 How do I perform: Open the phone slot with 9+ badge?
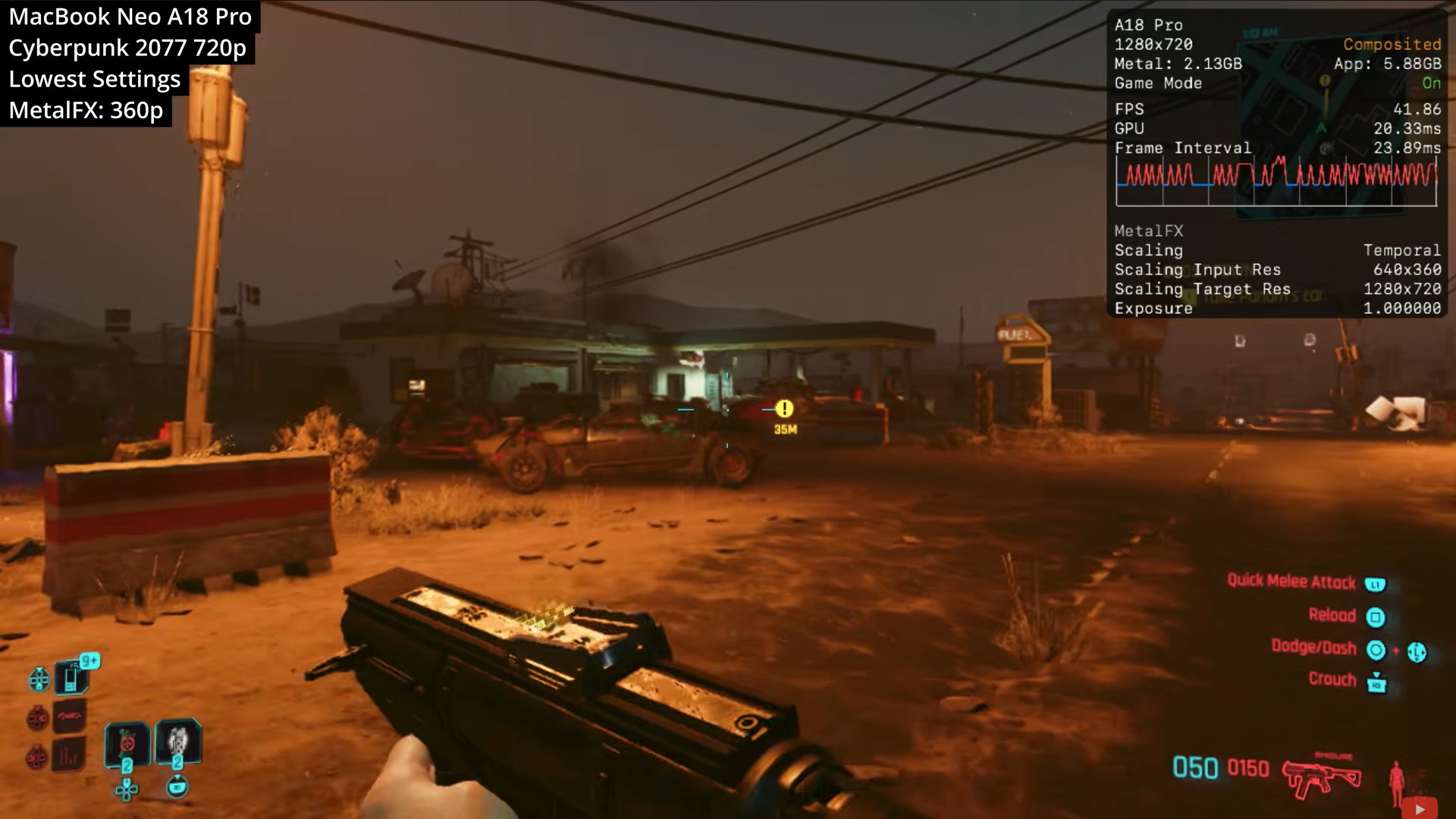click(73, 676)
